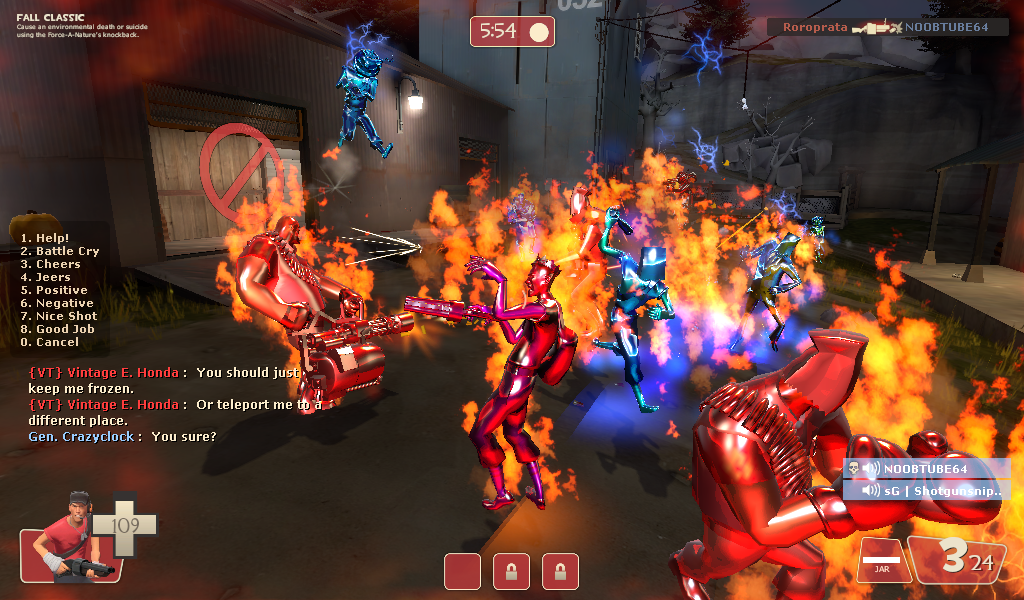Choose Nice Shot from the voice menu
1024x600 pixels.
click(x=59, y=316)
